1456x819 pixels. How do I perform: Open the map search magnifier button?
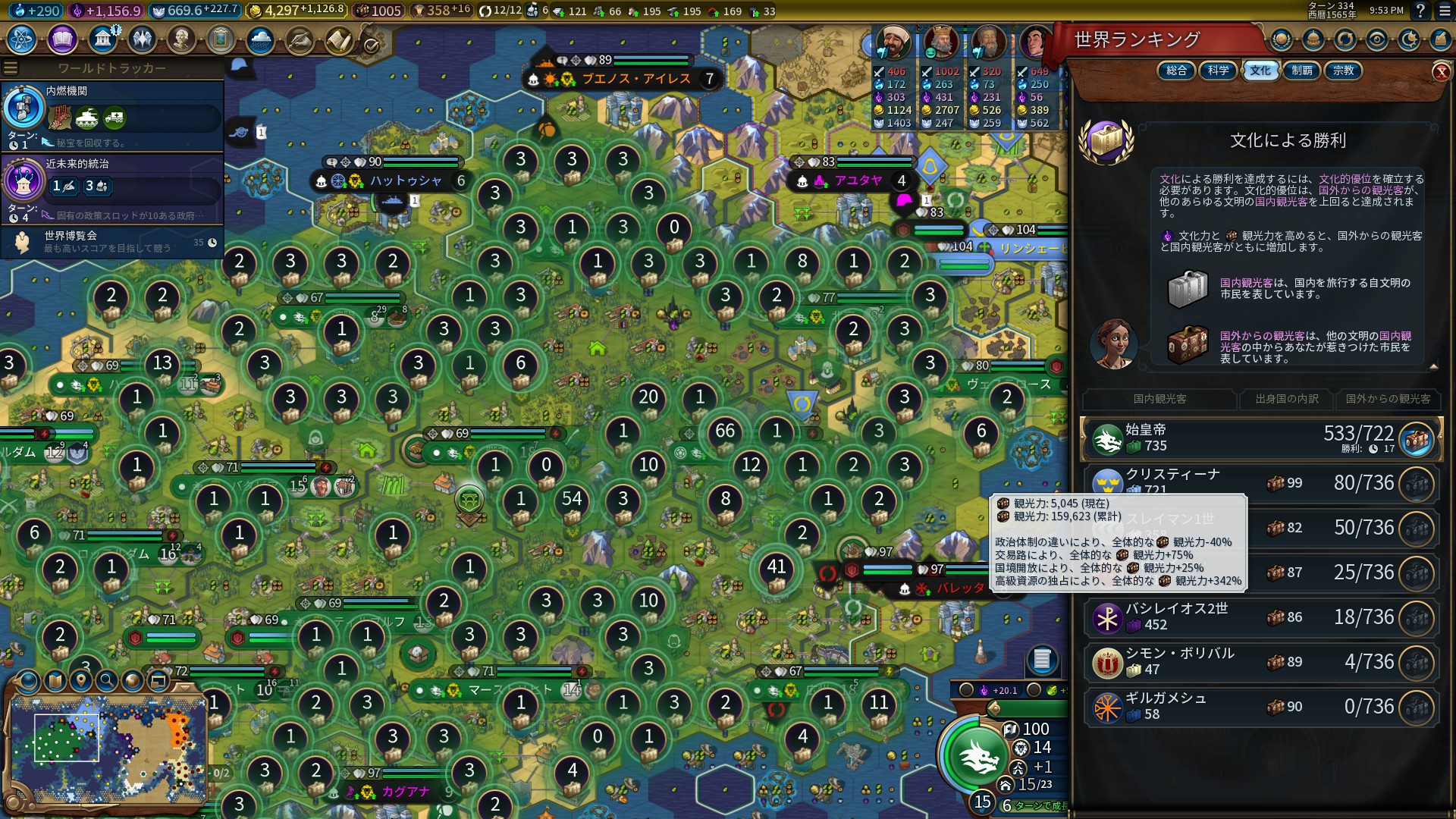(x=107, y=680)
